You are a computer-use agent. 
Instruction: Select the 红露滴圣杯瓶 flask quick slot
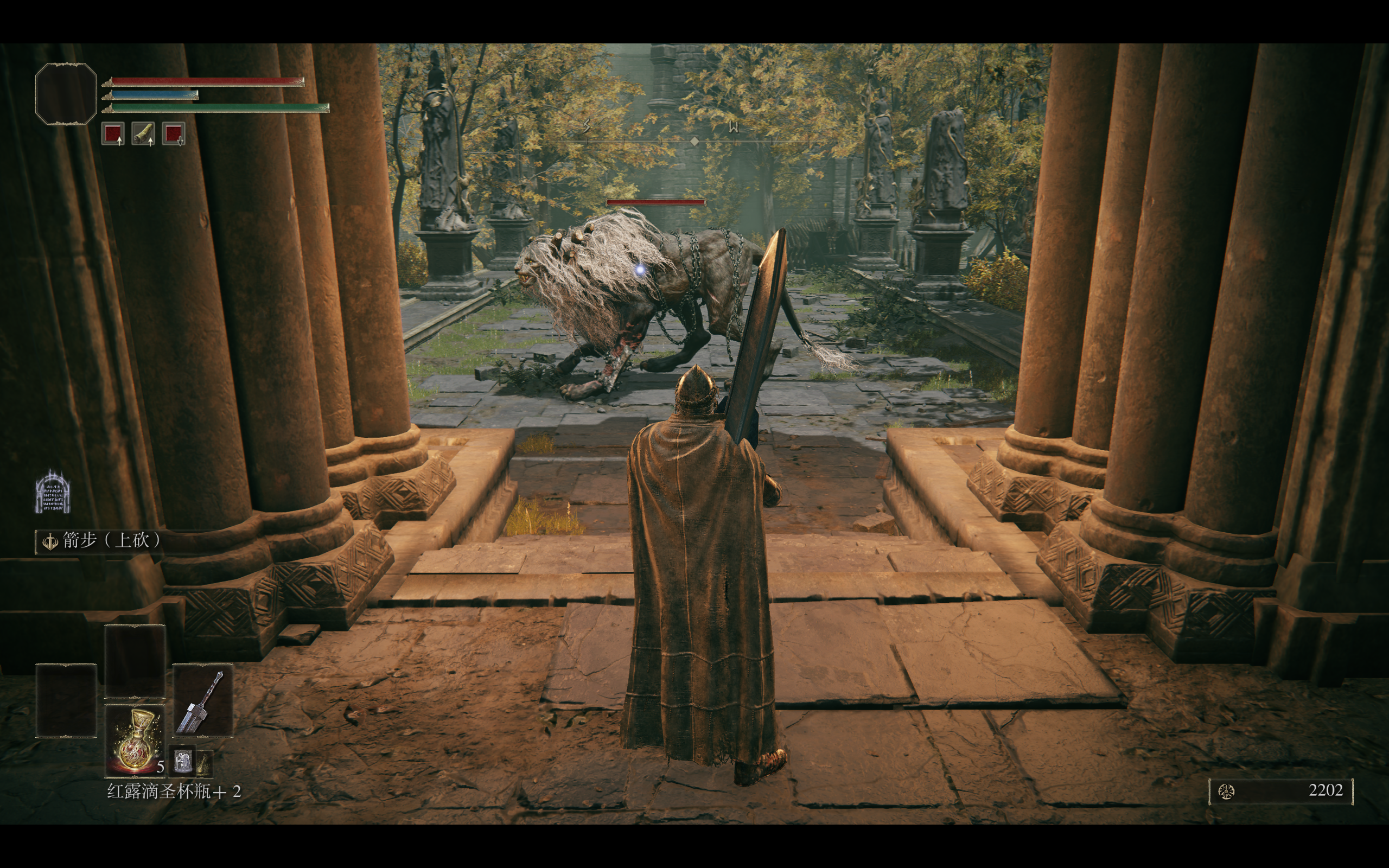tap(135, 740)
